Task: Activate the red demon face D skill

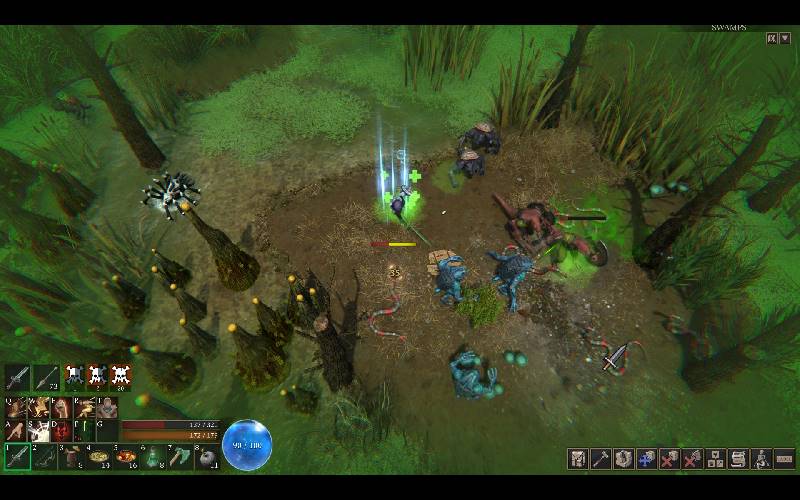Action: [x=61, y=431]
